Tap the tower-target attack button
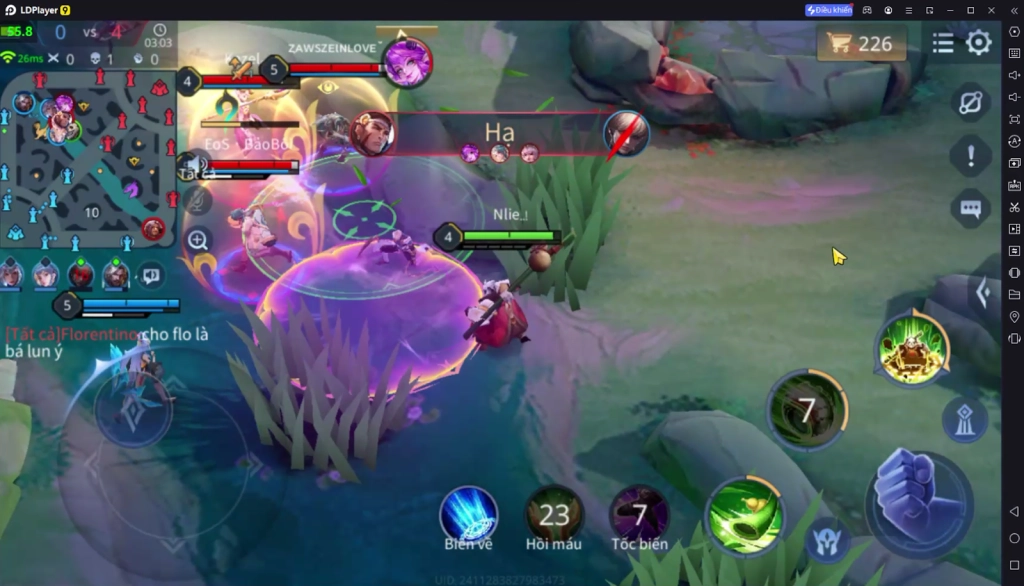Viewport: 1024px width, 586px height. pyautogui.click(x=965, y=421)
